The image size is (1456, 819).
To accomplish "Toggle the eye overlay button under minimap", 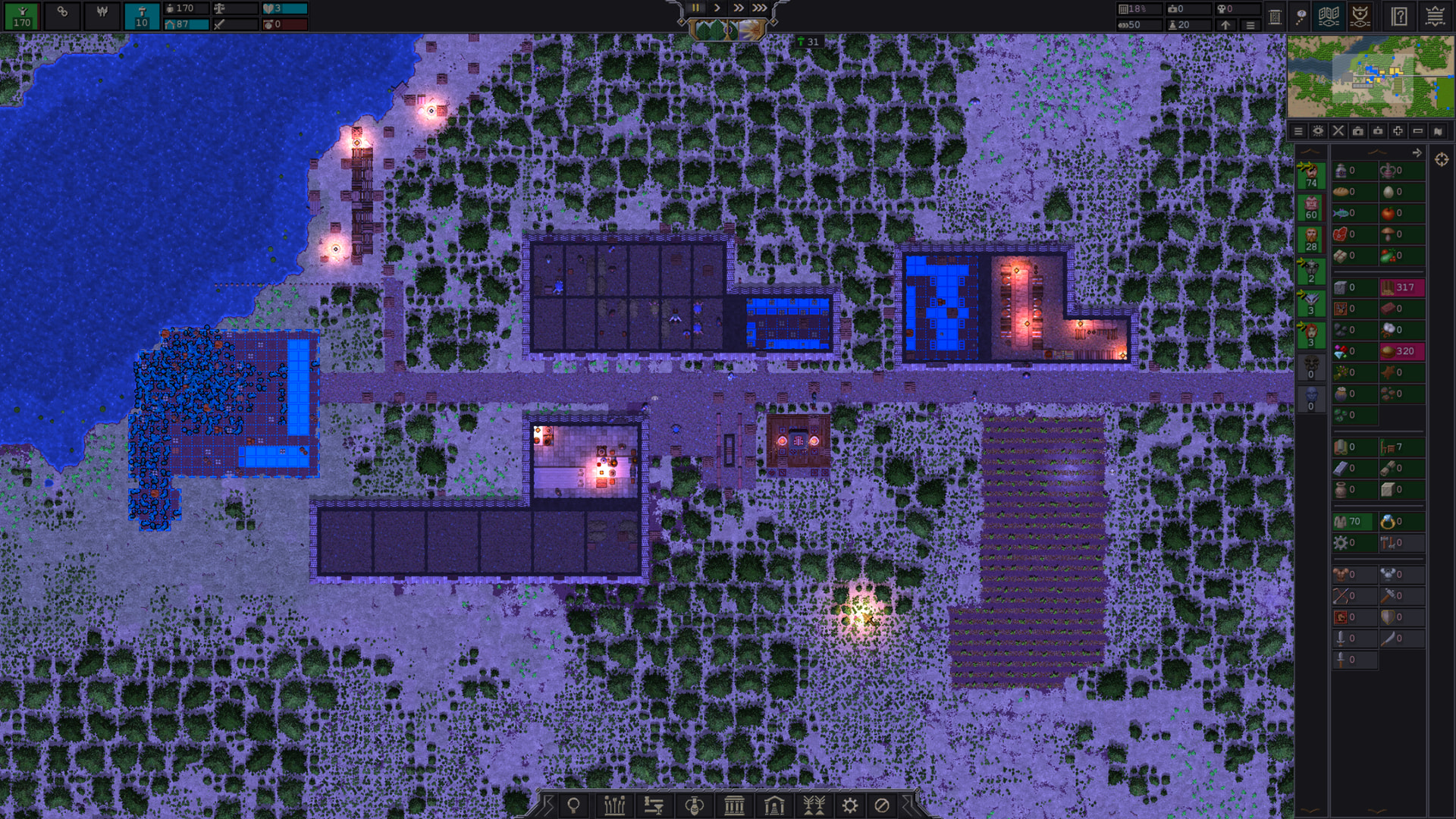I will 1318,131.
